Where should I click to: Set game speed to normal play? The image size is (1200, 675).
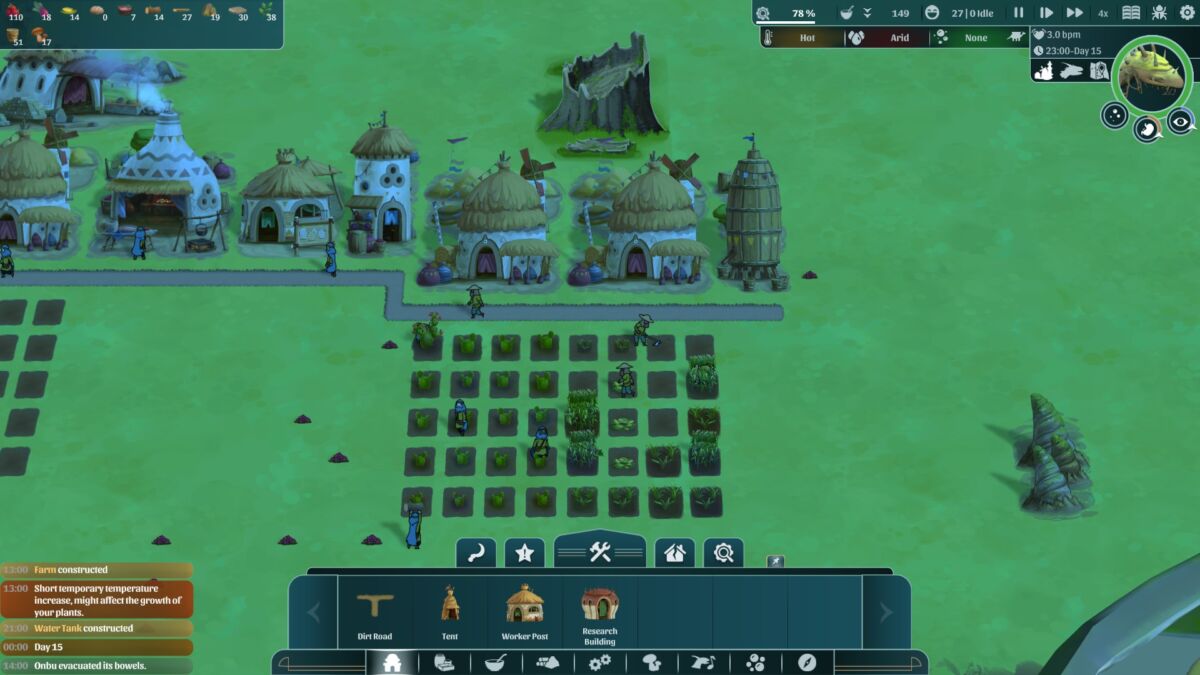pos(1046,13)
